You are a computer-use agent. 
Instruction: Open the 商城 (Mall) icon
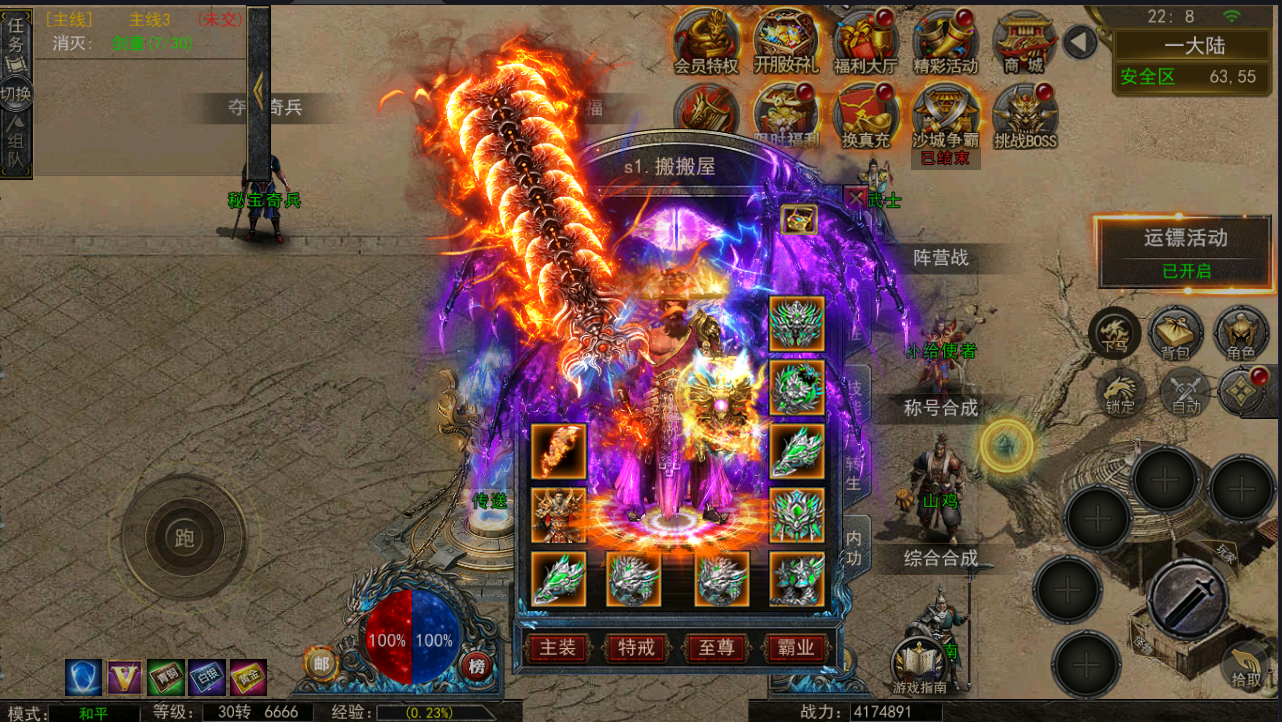[x=1023, y=40]
